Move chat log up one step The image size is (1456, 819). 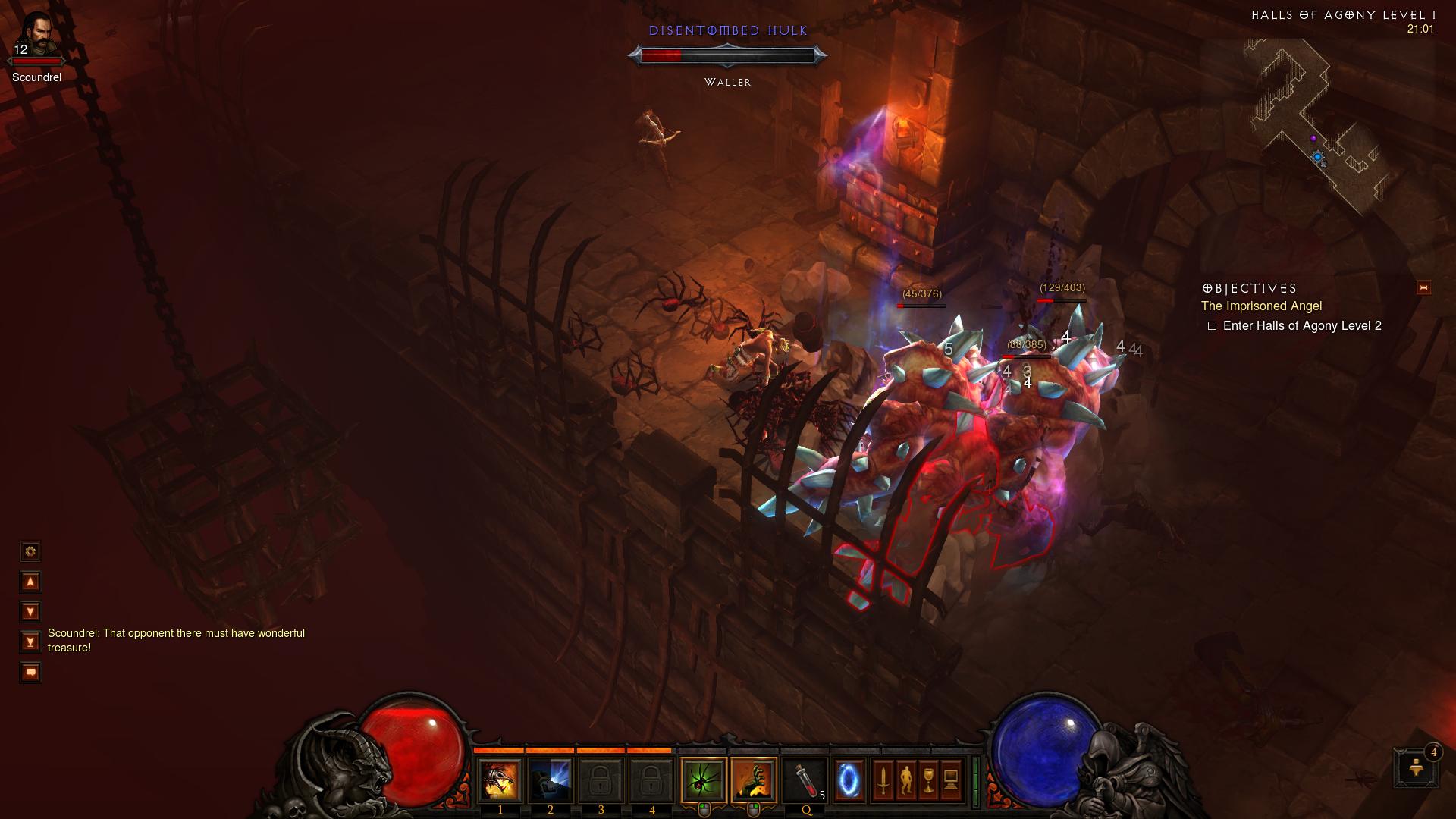click(30, 582)
